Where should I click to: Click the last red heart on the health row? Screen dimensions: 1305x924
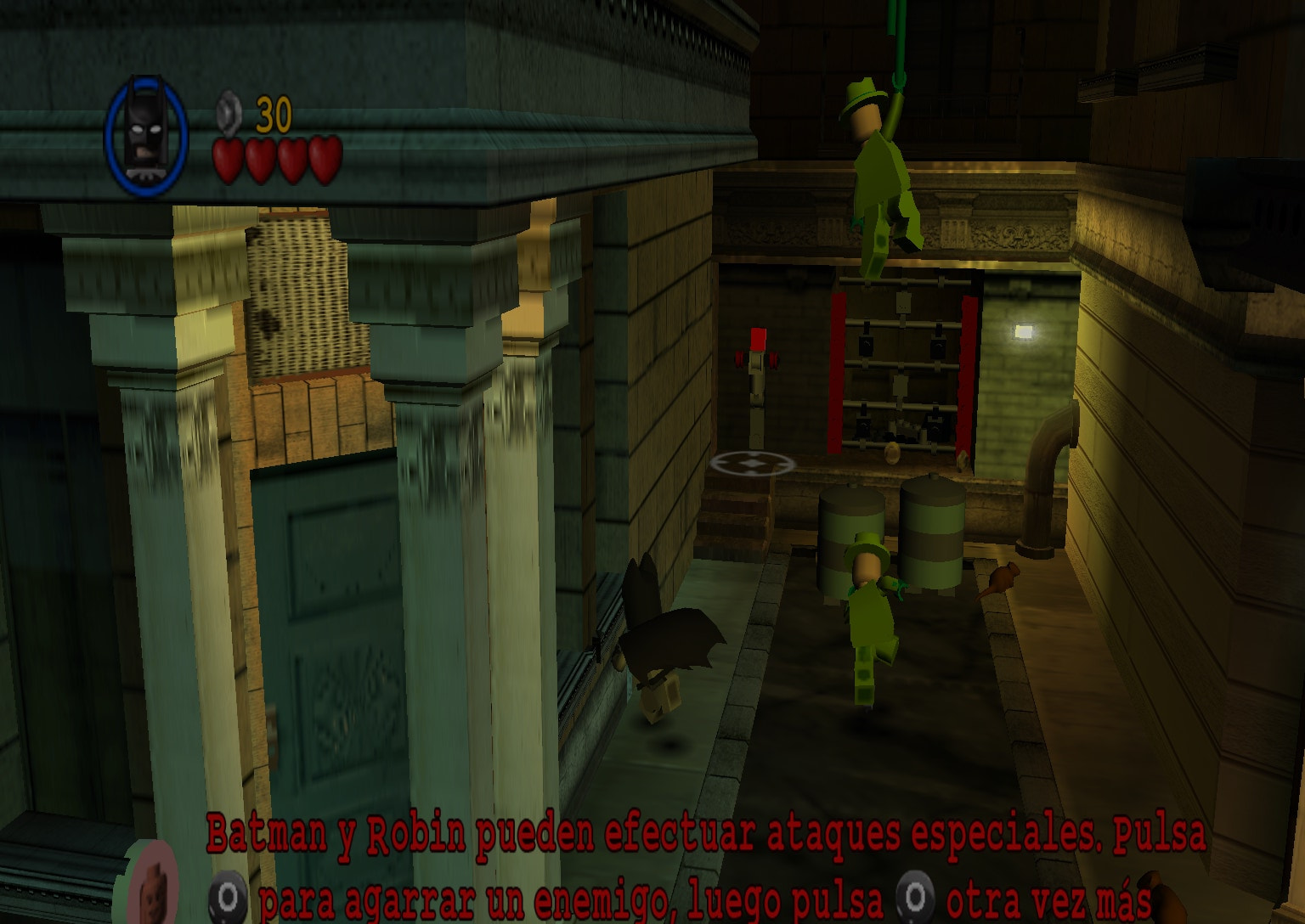(x=323, y=159)
